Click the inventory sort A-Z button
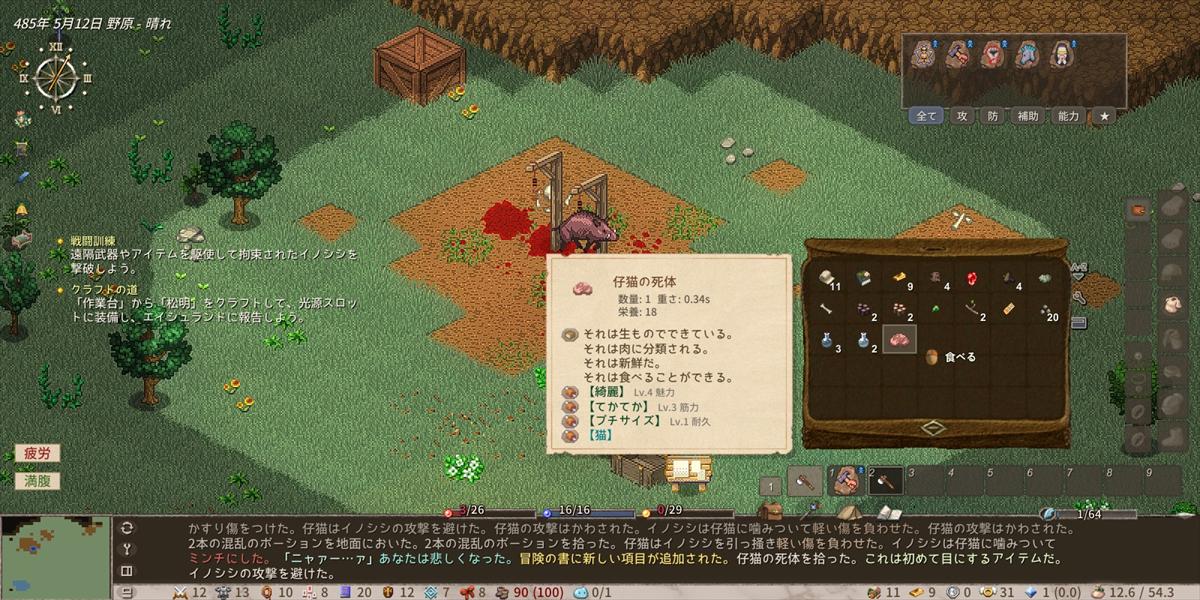Image resolution: width=1200 pixels, height=600 pixels. pos(1078,269)
